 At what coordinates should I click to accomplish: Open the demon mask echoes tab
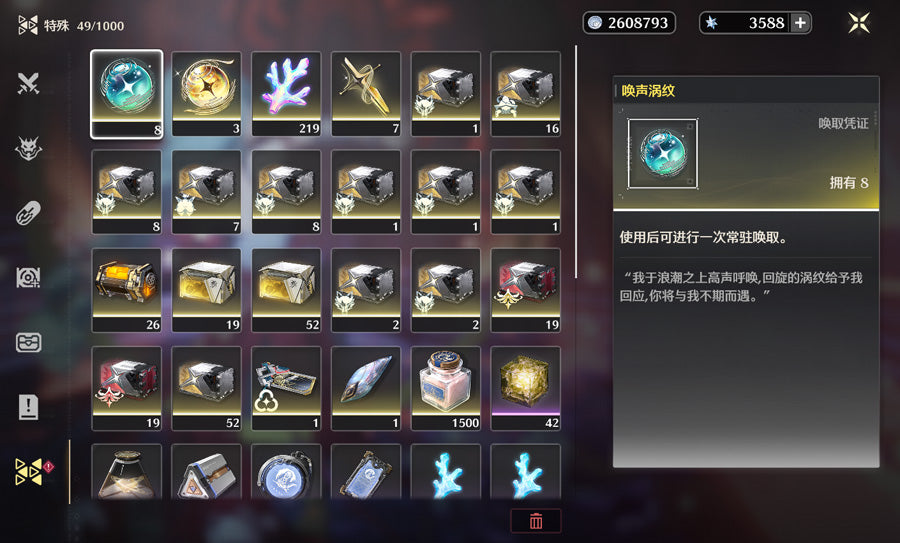(28, 149)
